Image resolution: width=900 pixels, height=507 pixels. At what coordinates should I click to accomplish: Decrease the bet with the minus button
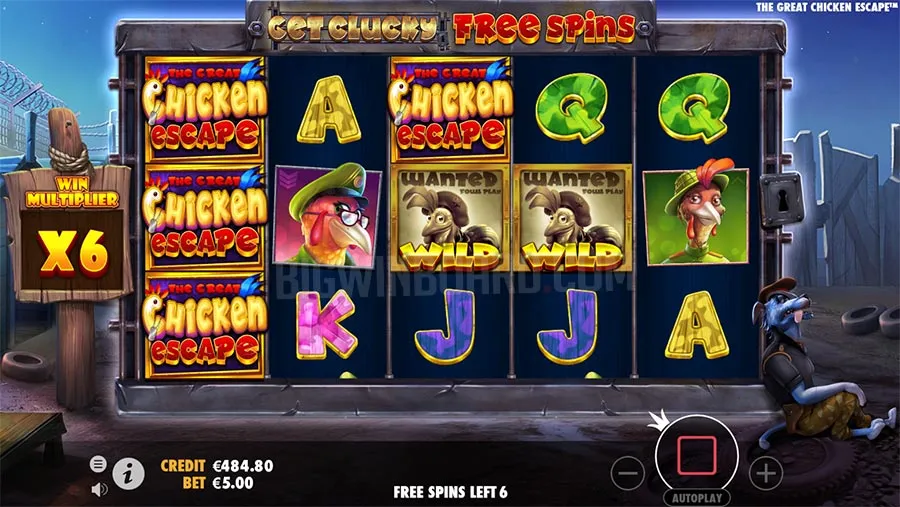click(x=626, y=470)
